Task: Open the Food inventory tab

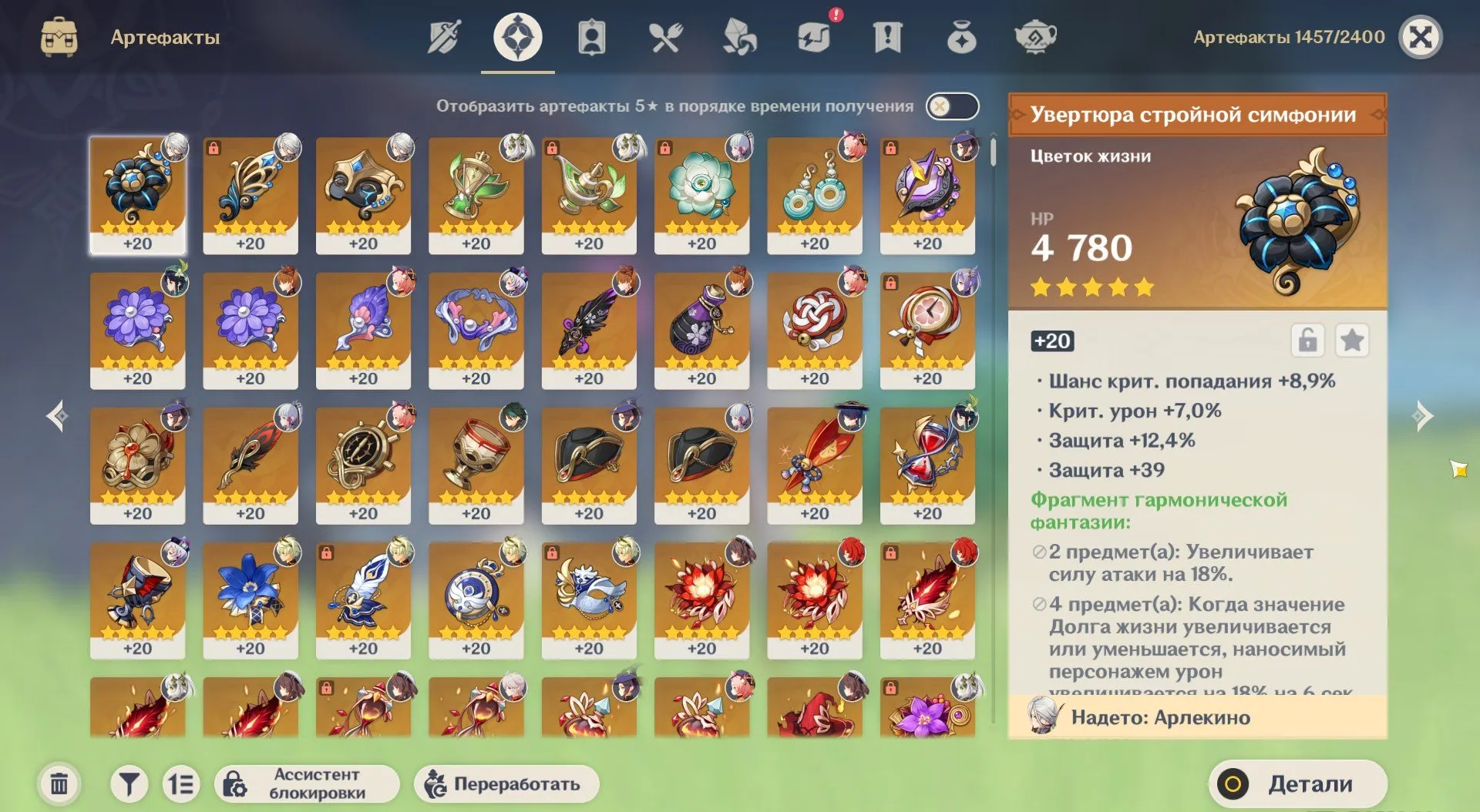Action: coord(666,37)
